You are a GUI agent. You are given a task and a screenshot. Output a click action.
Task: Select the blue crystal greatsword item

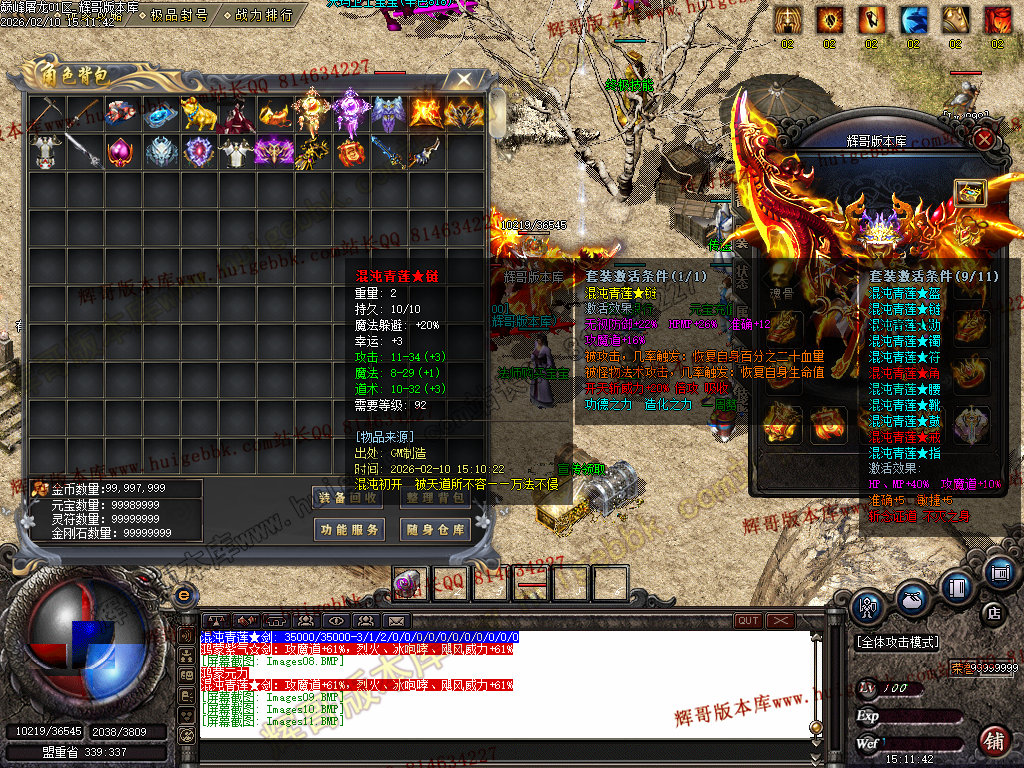click(x=389, y=152)
